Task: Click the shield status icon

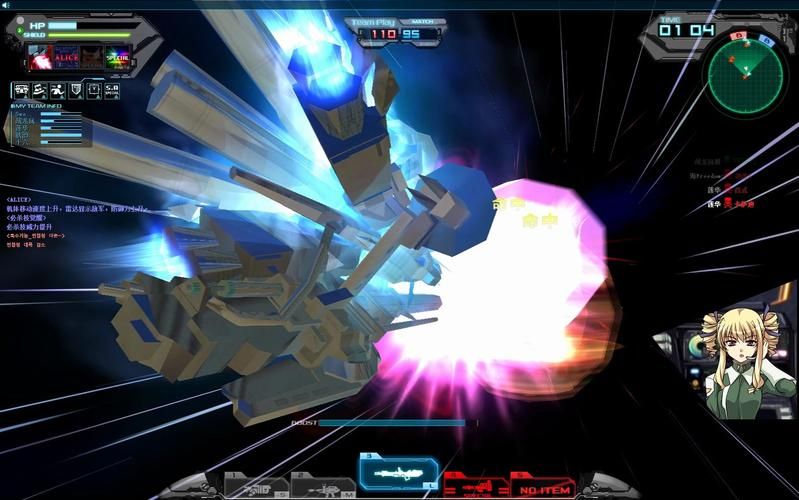Action: click(73, 90)
